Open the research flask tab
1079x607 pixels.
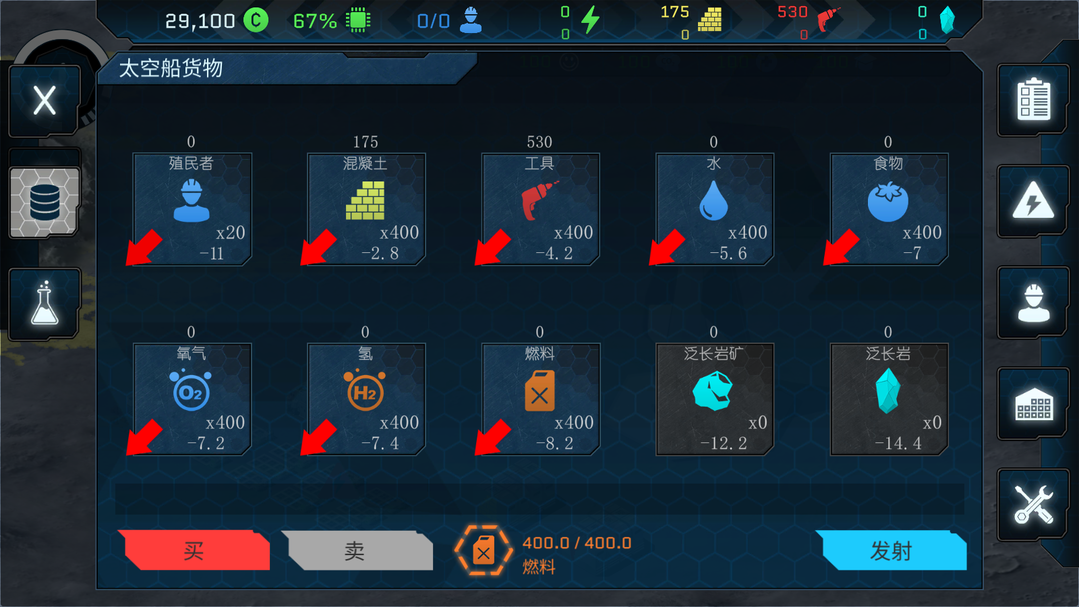click(44, 303)
